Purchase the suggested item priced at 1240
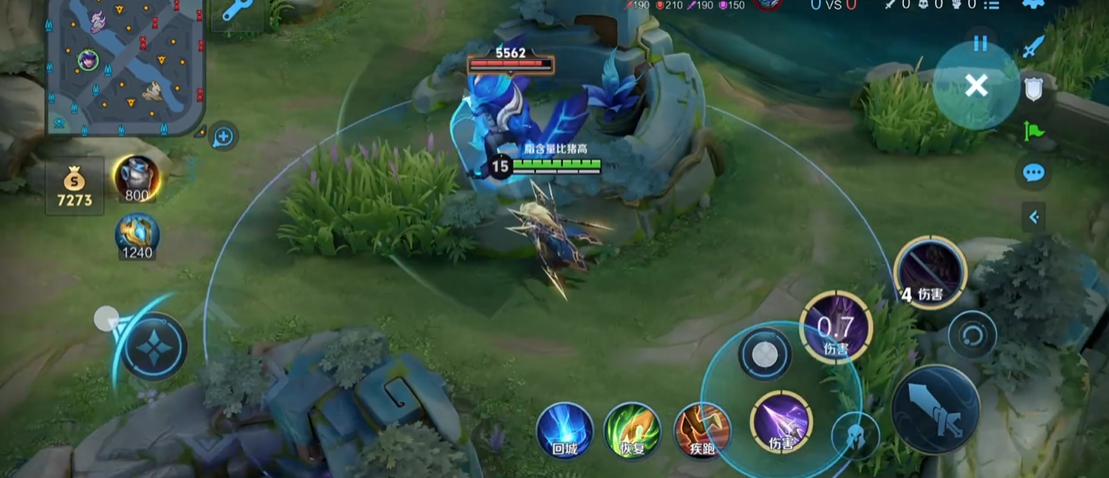 (137, 237)
